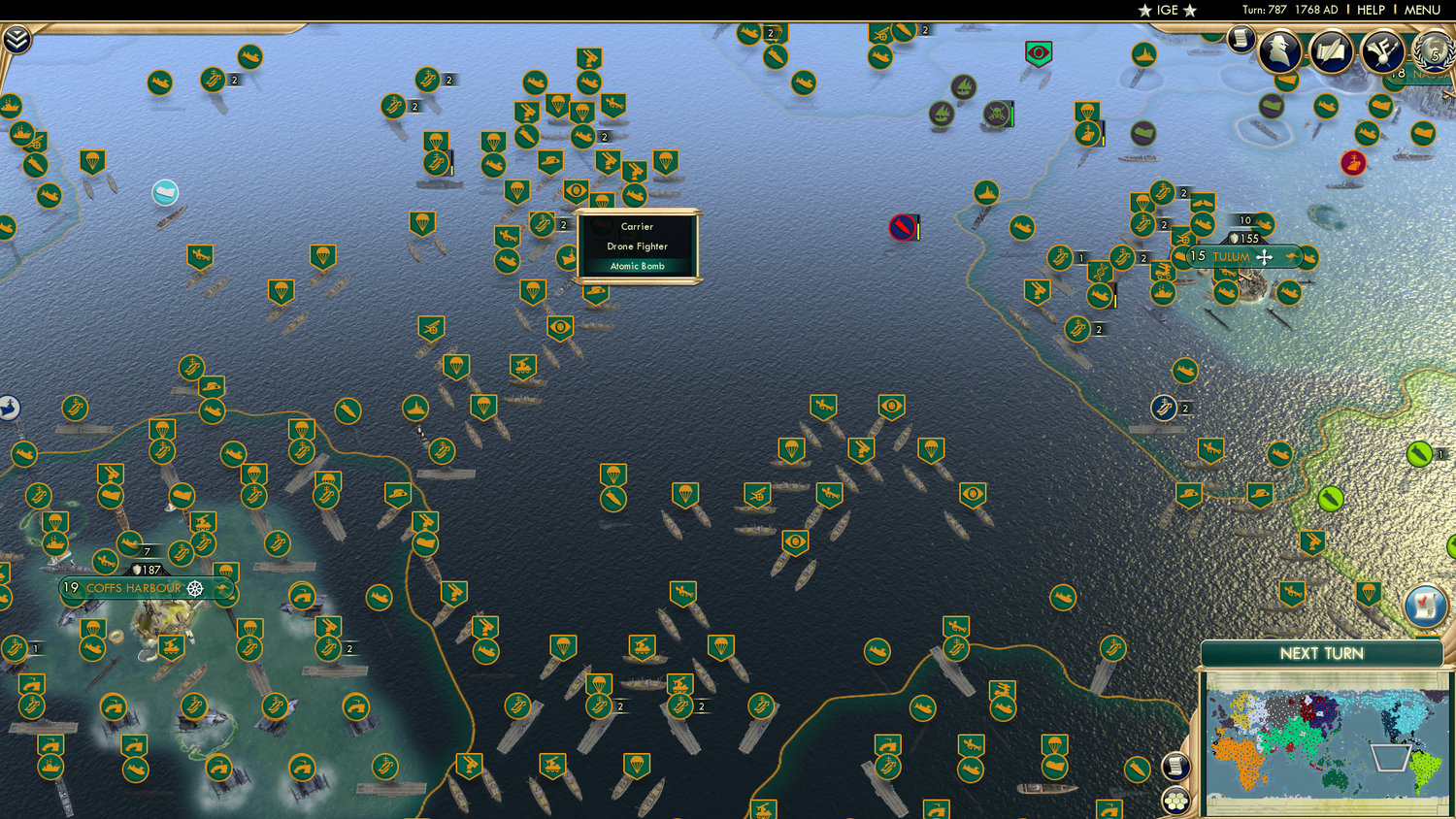Viewport: 1456px width, 819px height.
Task: Select Drone Fighter in the unit stack list
Action: tap(636, 246)
